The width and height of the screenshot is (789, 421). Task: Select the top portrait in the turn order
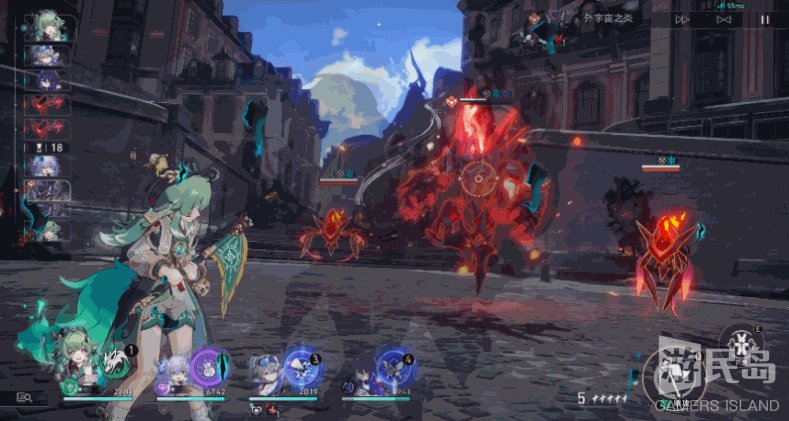point(48,26)
